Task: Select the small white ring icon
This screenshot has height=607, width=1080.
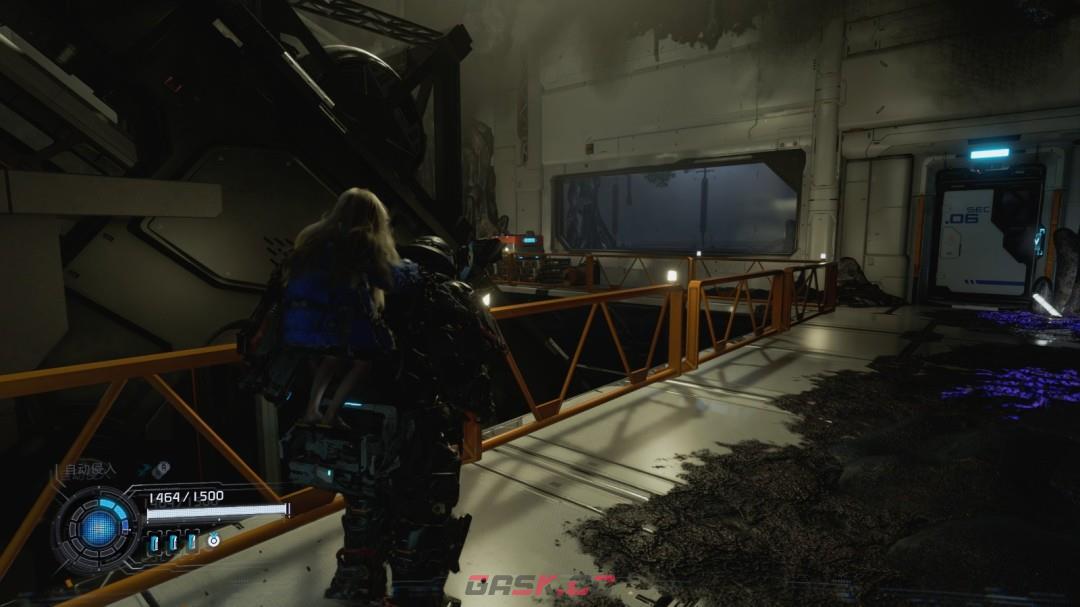Action: click(x=213, y=541)
